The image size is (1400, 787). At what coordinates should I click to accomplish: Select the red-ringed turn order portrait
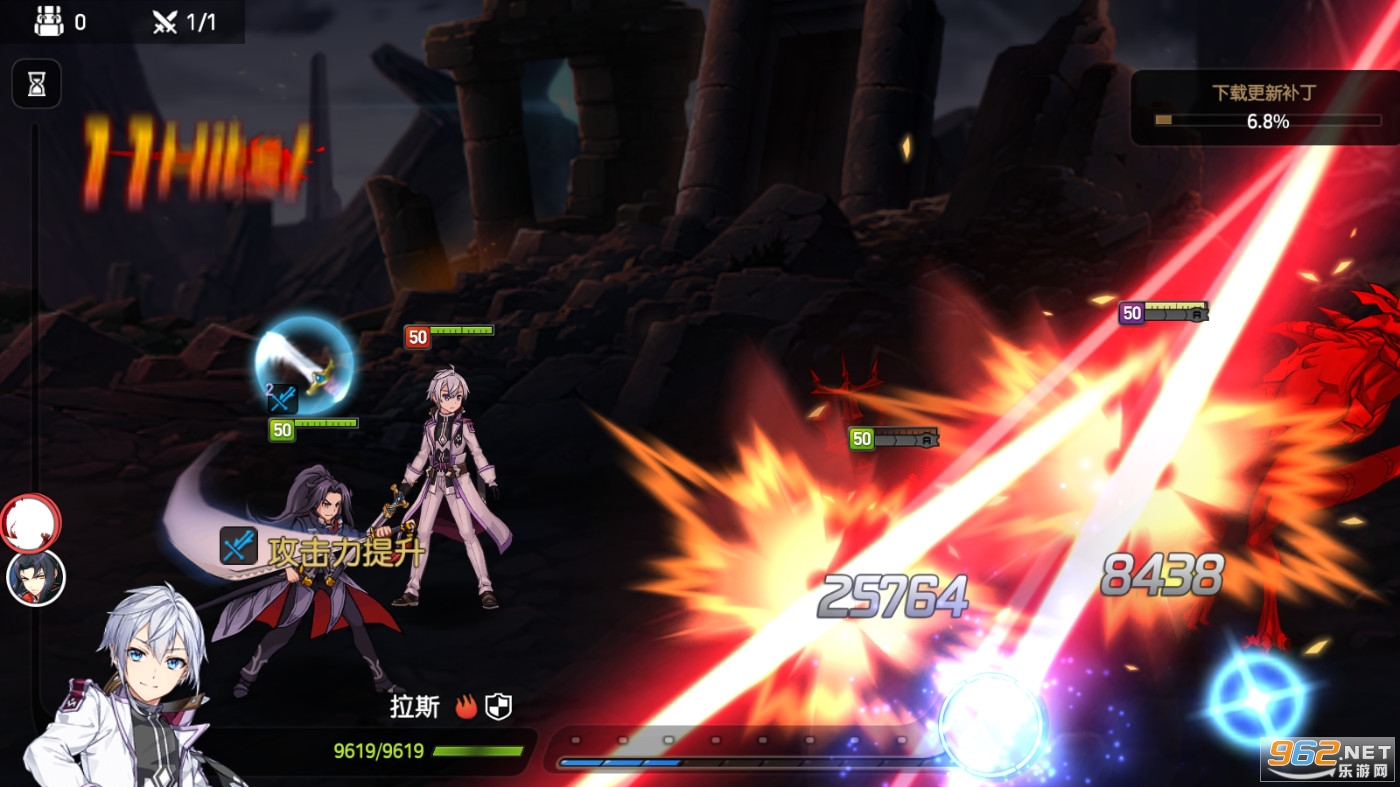coord(30,521)
